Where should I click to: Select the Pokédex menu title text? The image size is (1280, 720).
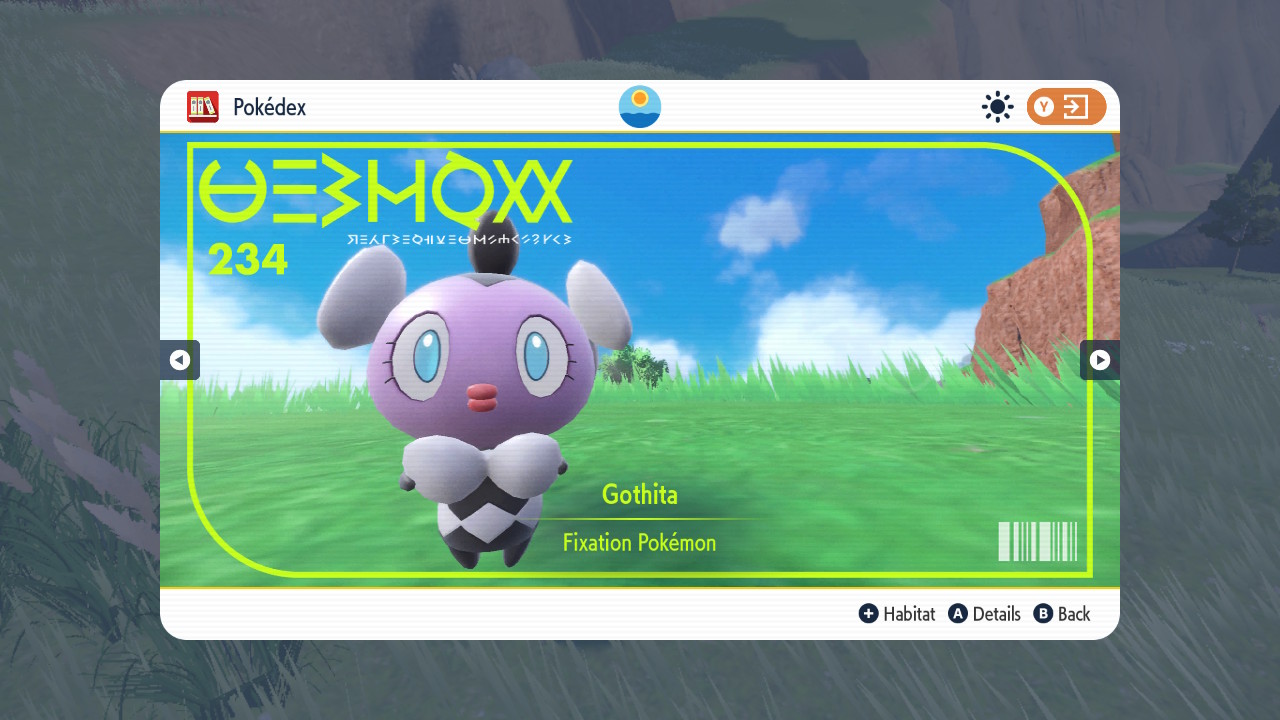coord(268,106)
